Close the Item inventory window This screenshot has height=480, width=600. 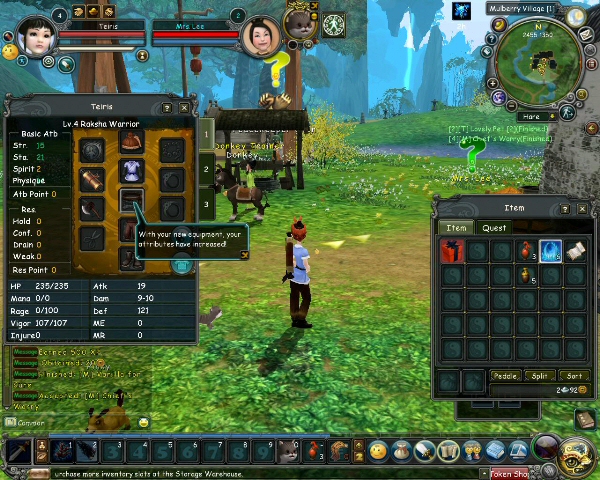(x=582, y=209)
